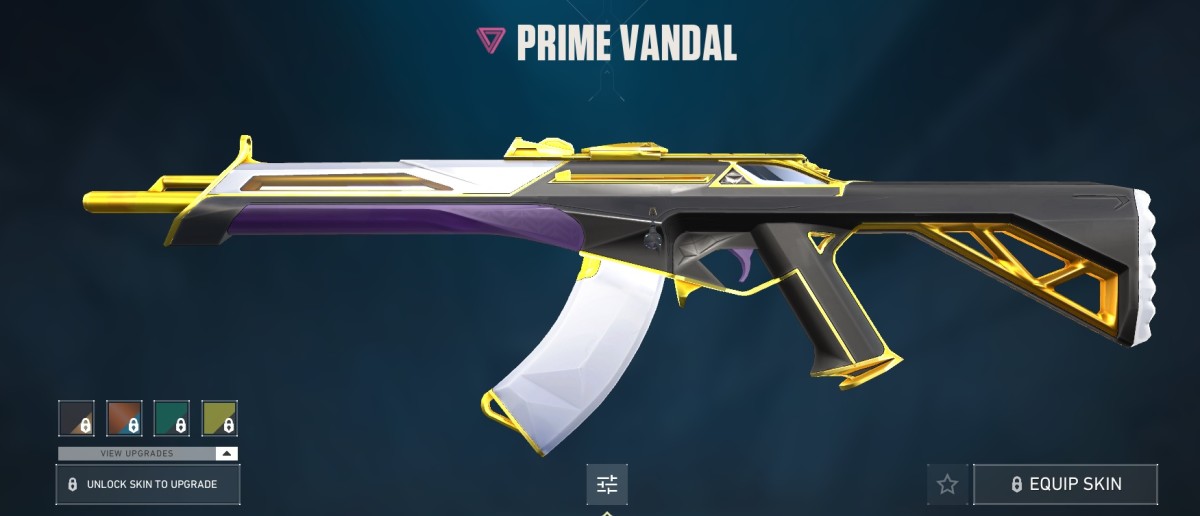Select the dark gray and gold variant swatch
This screenshot has height=516, width=1200.
point(76,418)
